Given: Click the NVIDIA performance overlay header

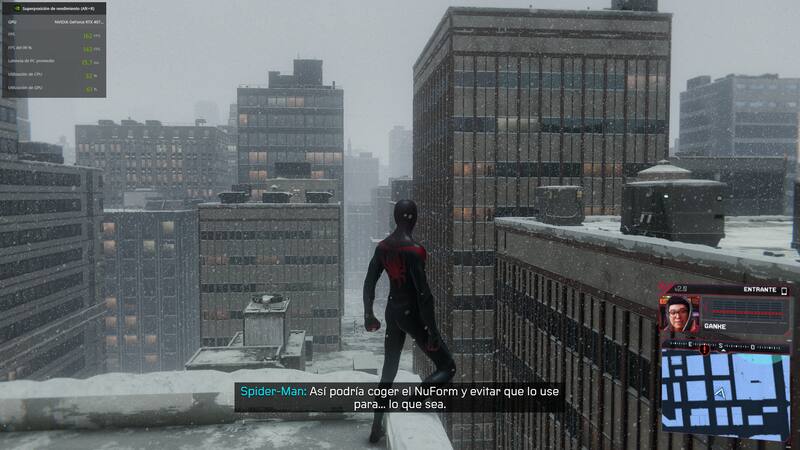Looking at the screenshot, I should tap(53, 6).
